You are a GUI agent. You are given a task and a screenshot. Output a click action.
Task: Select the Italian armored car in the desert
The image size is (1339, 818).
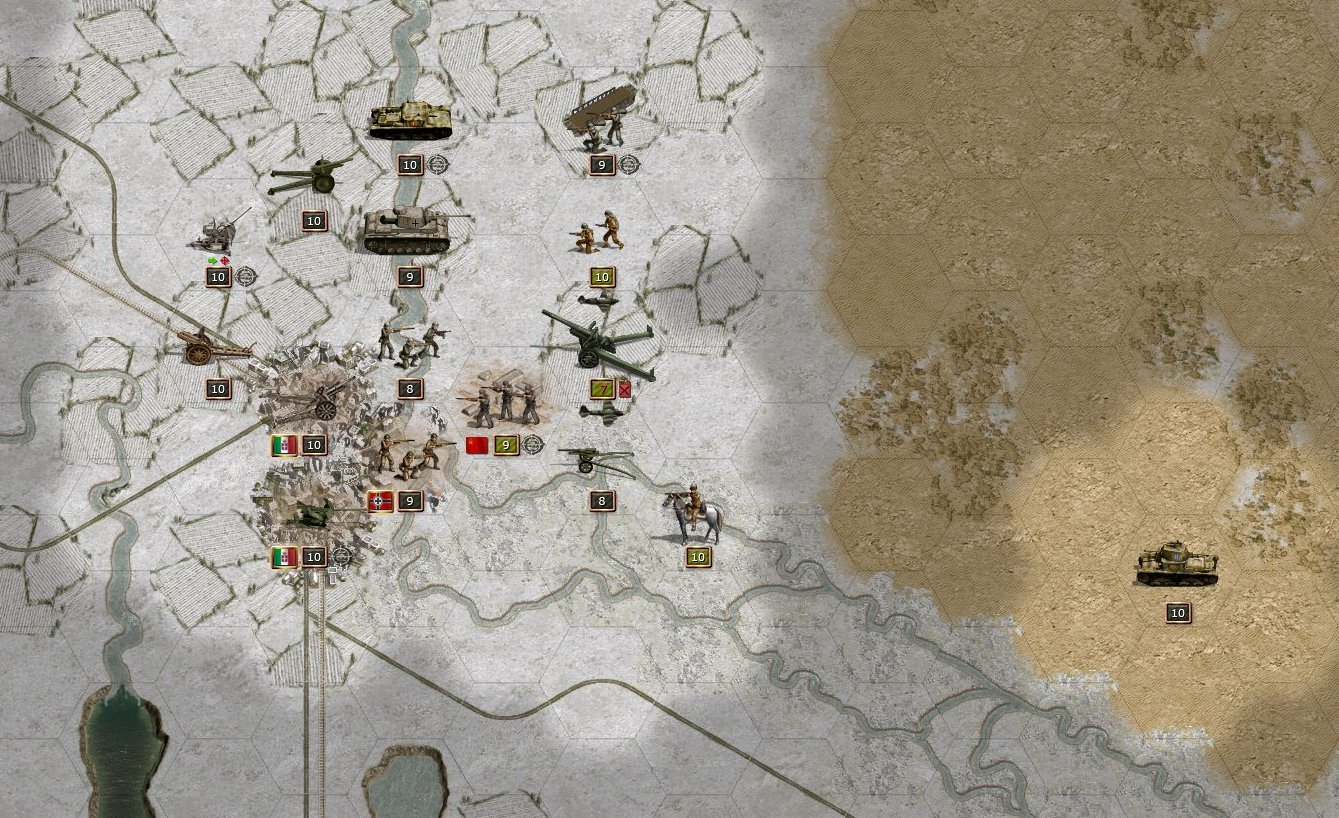(1175, 565)
